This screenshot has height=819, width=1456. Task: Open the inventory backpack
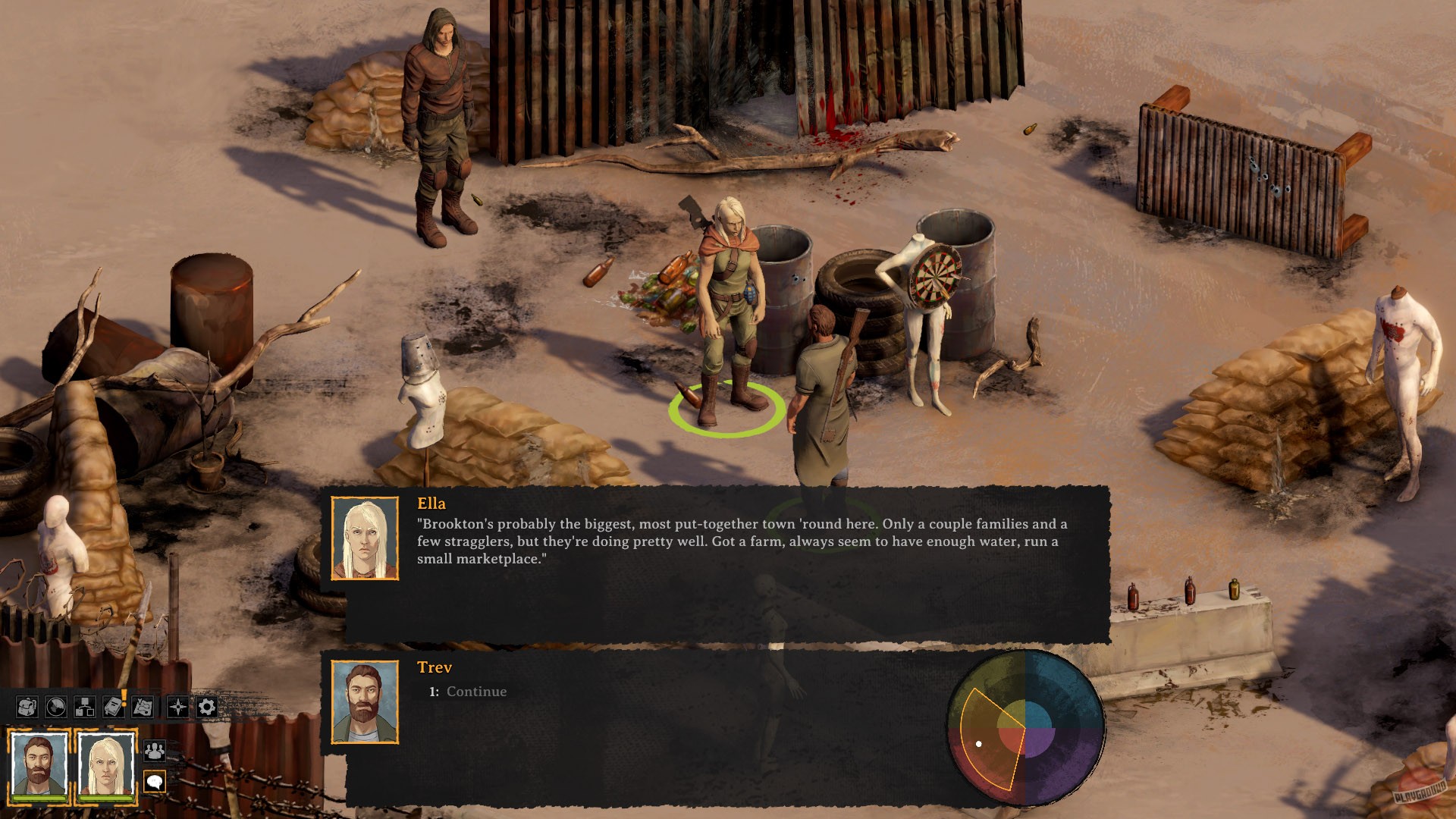point(27,707)
